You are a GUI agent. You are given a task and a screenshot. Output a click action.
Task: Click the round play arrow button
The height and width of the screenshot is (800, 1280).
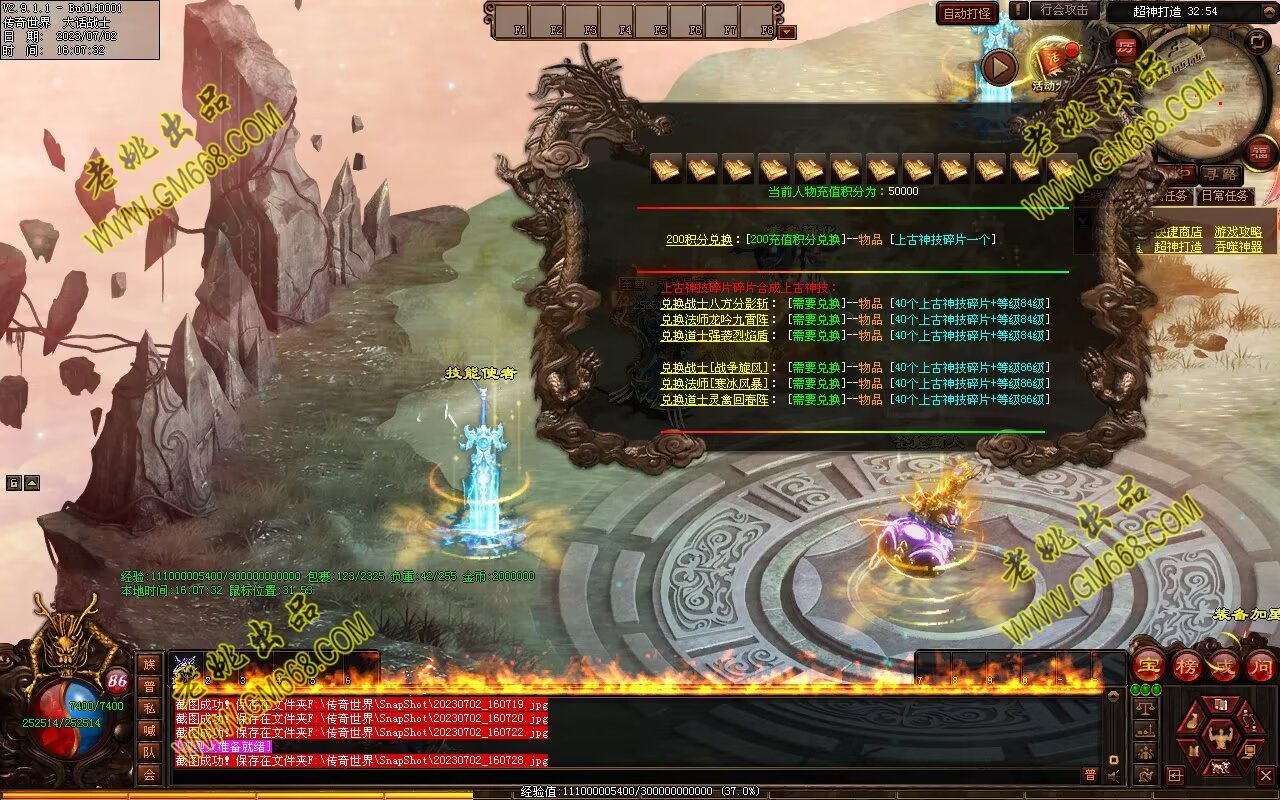click(998, 67)
